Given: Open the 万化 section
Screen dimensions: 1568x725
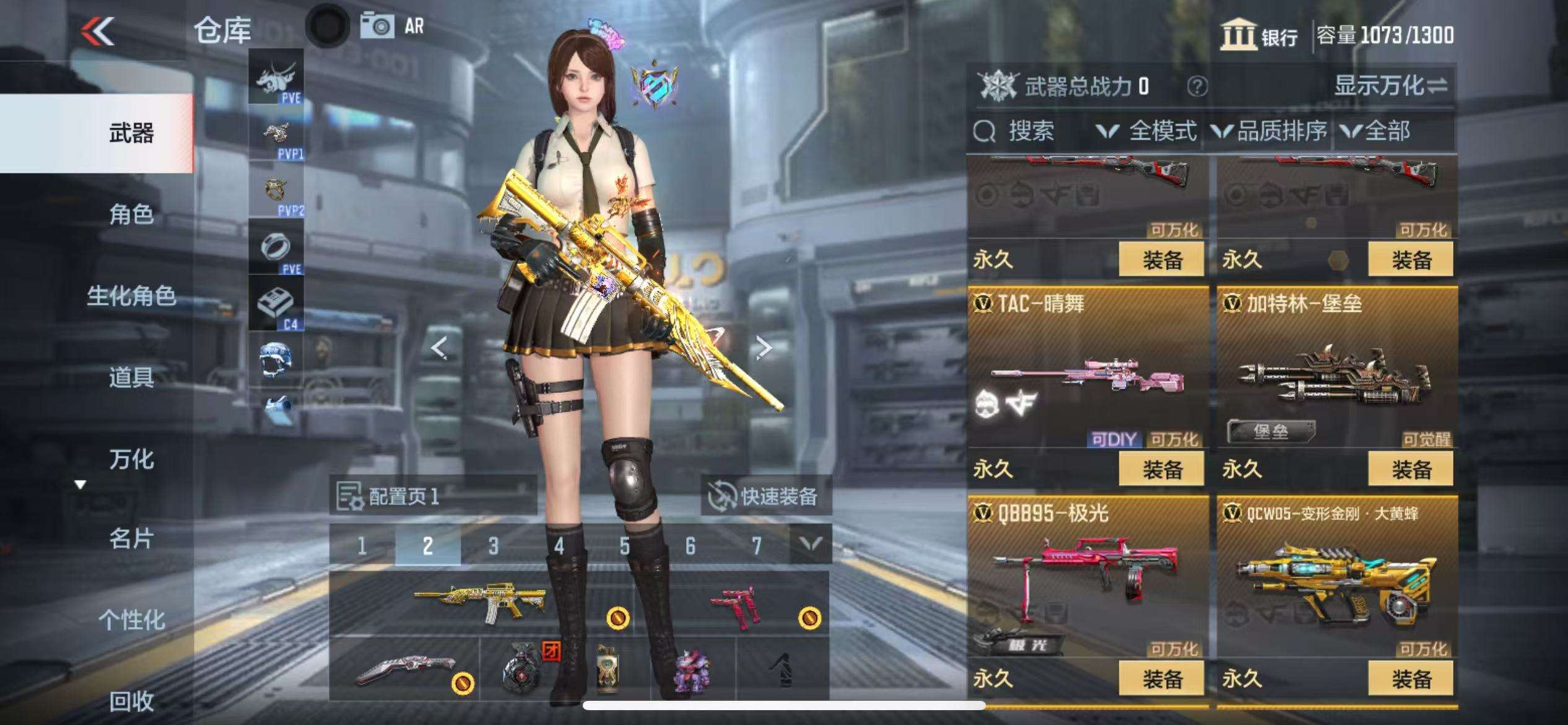Looking at the screenshot, I should (x=131, y=459).
